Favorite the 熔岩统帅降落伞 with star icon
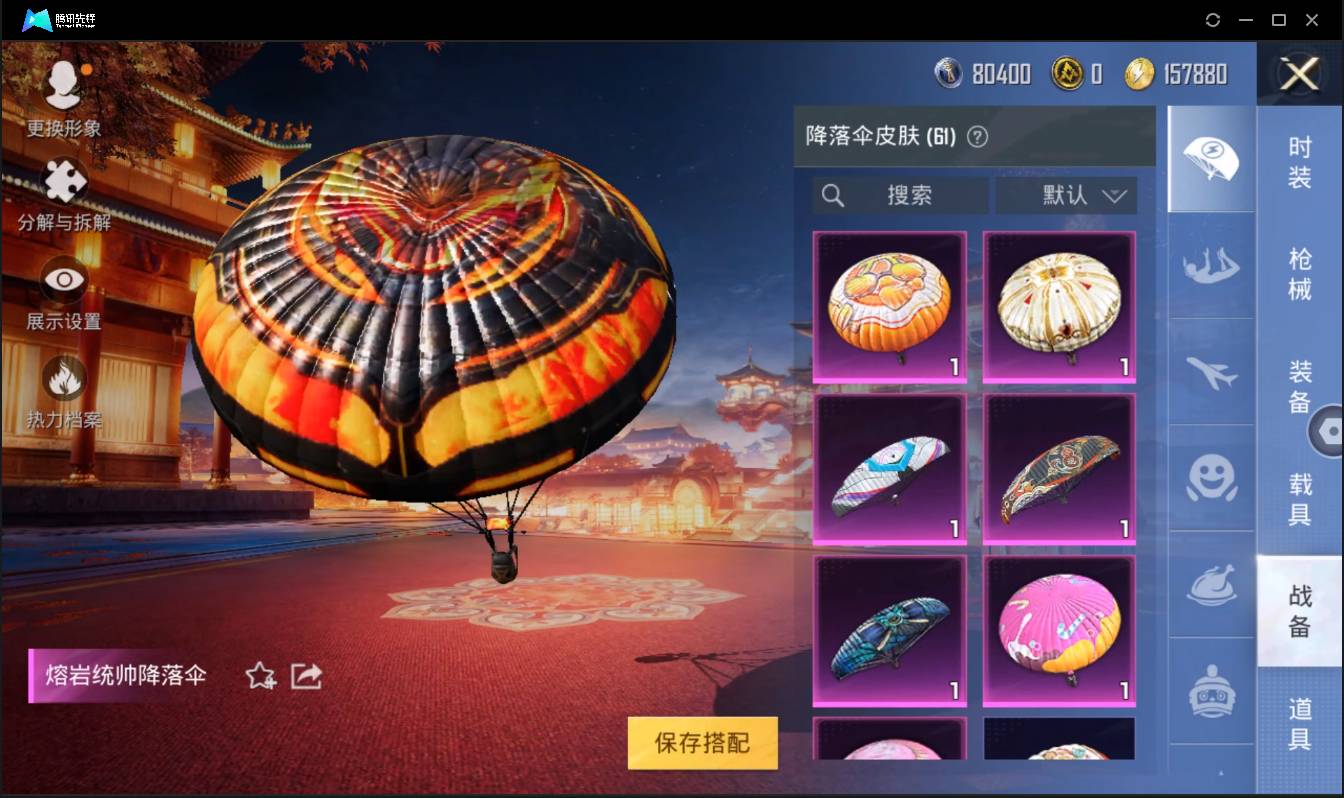 (x=257, y=676)
